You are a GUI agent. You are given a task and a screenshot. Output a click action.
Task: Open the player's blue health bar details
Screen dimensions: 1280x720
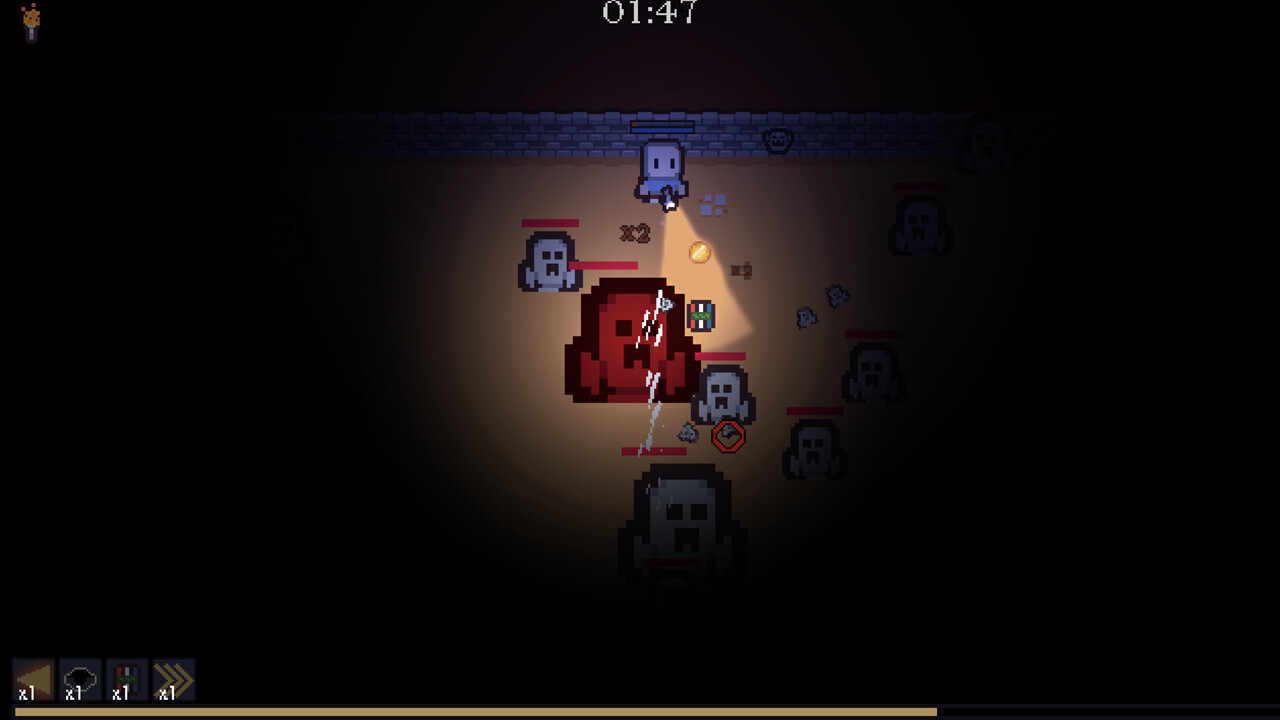(x=660, y=128)
